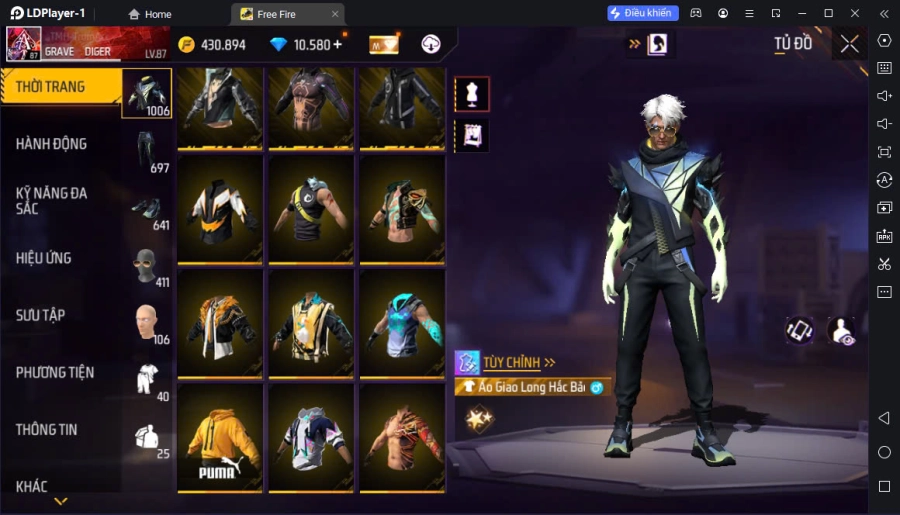Pick the tiger-stripe tattoo shirtless top
This screenshot has height=515, width=900.
tap(402, 437)
